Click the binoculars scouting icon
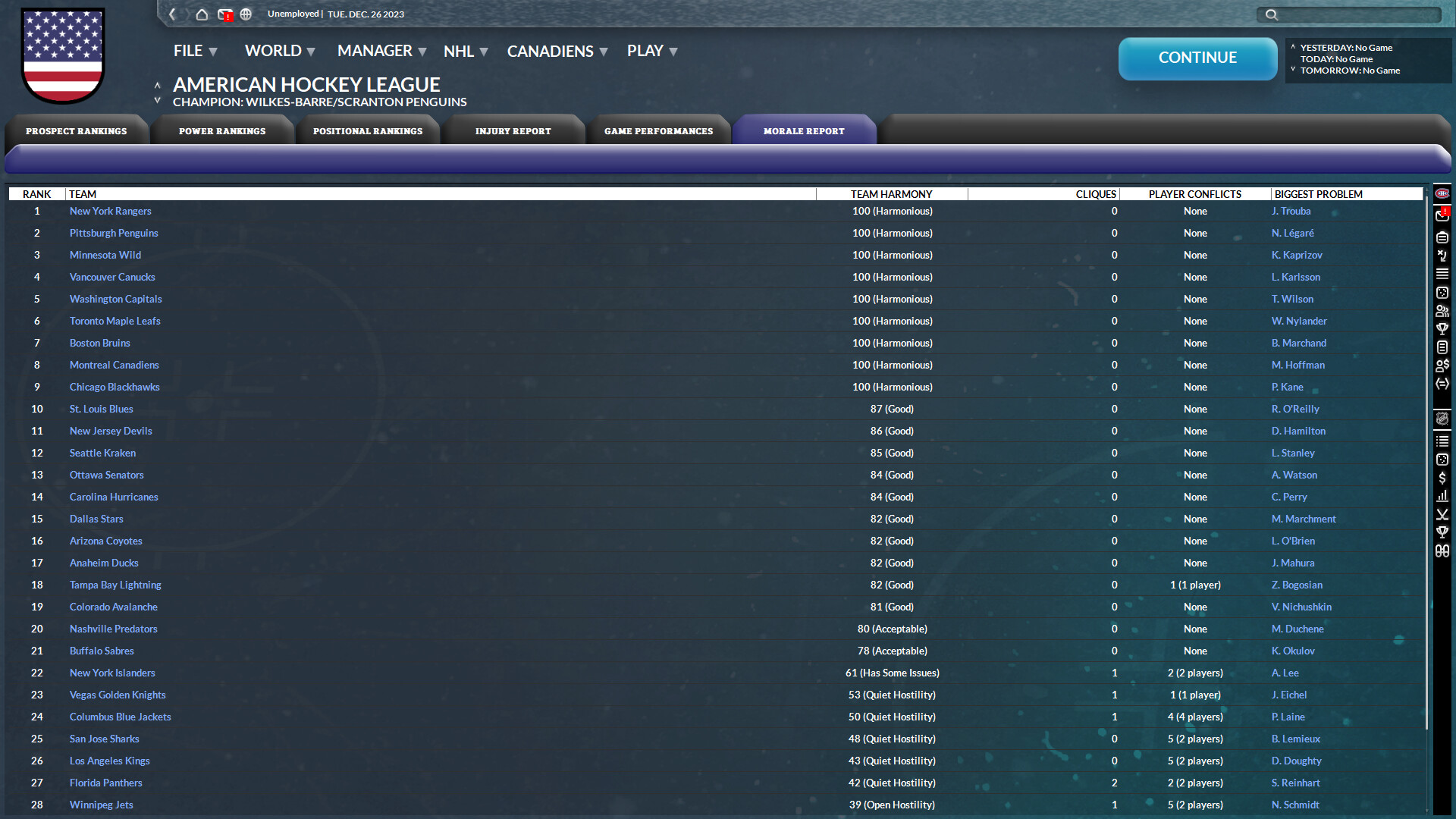Viewport: 1456px width, 819px height. click(x=1442, y=551)
